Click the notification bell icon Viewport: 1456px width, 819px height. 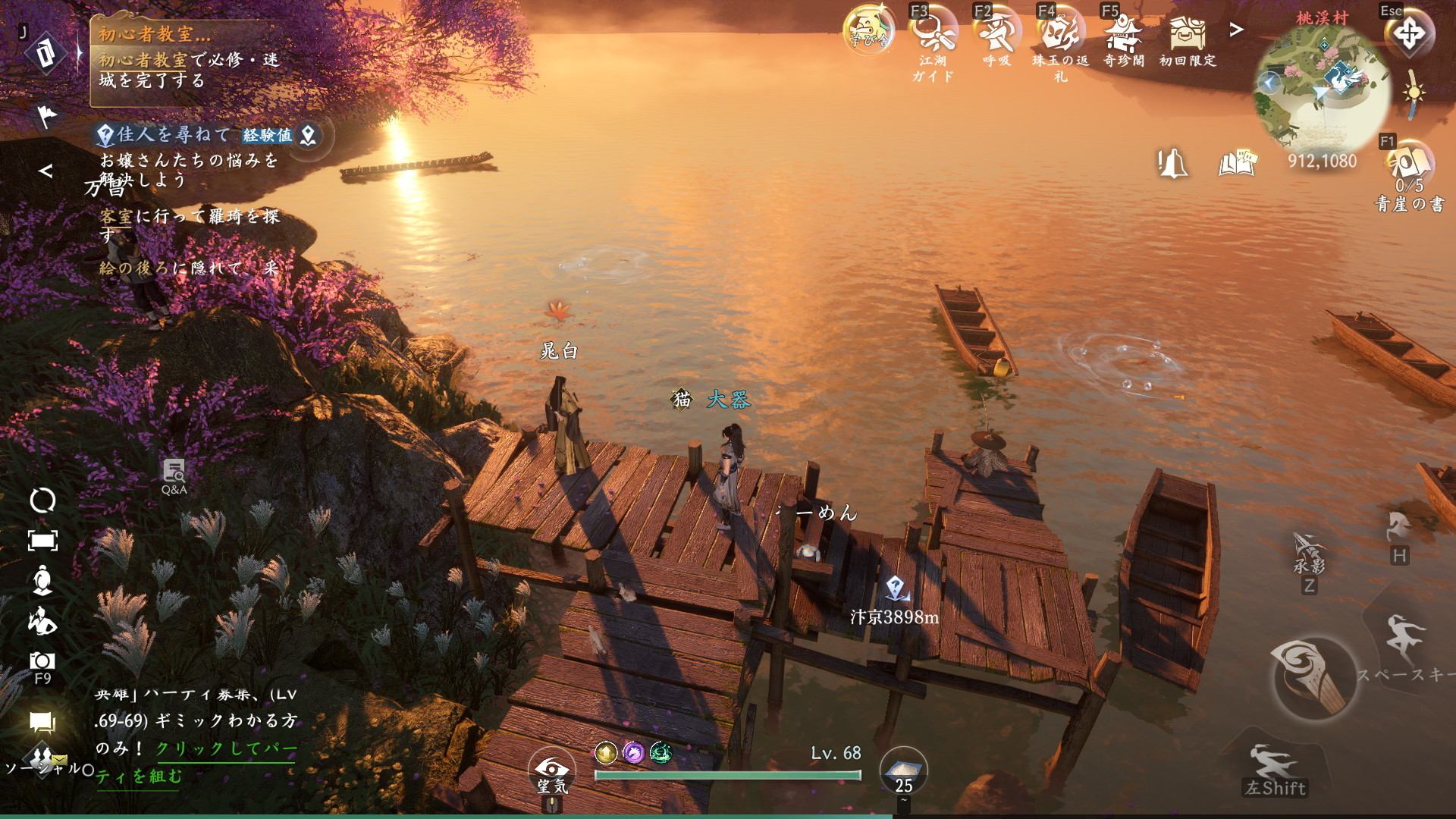coord(1172,163)
